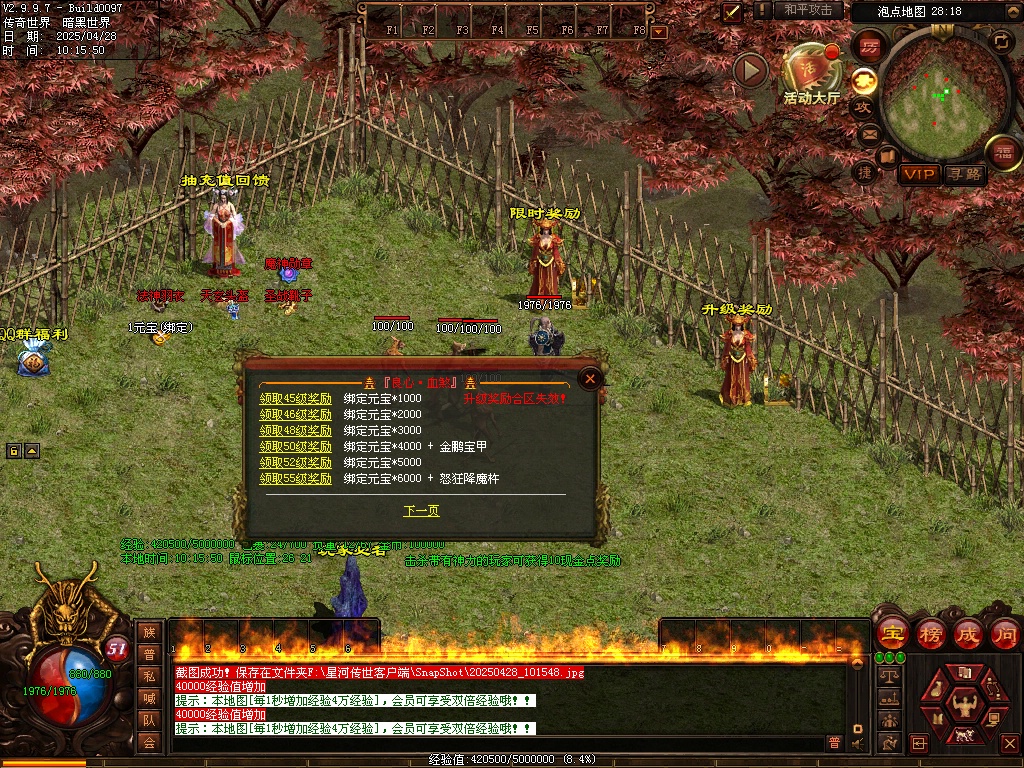1024x768 pixels.
Task: Claim the level 50 reward link
Action: point(296,446)
